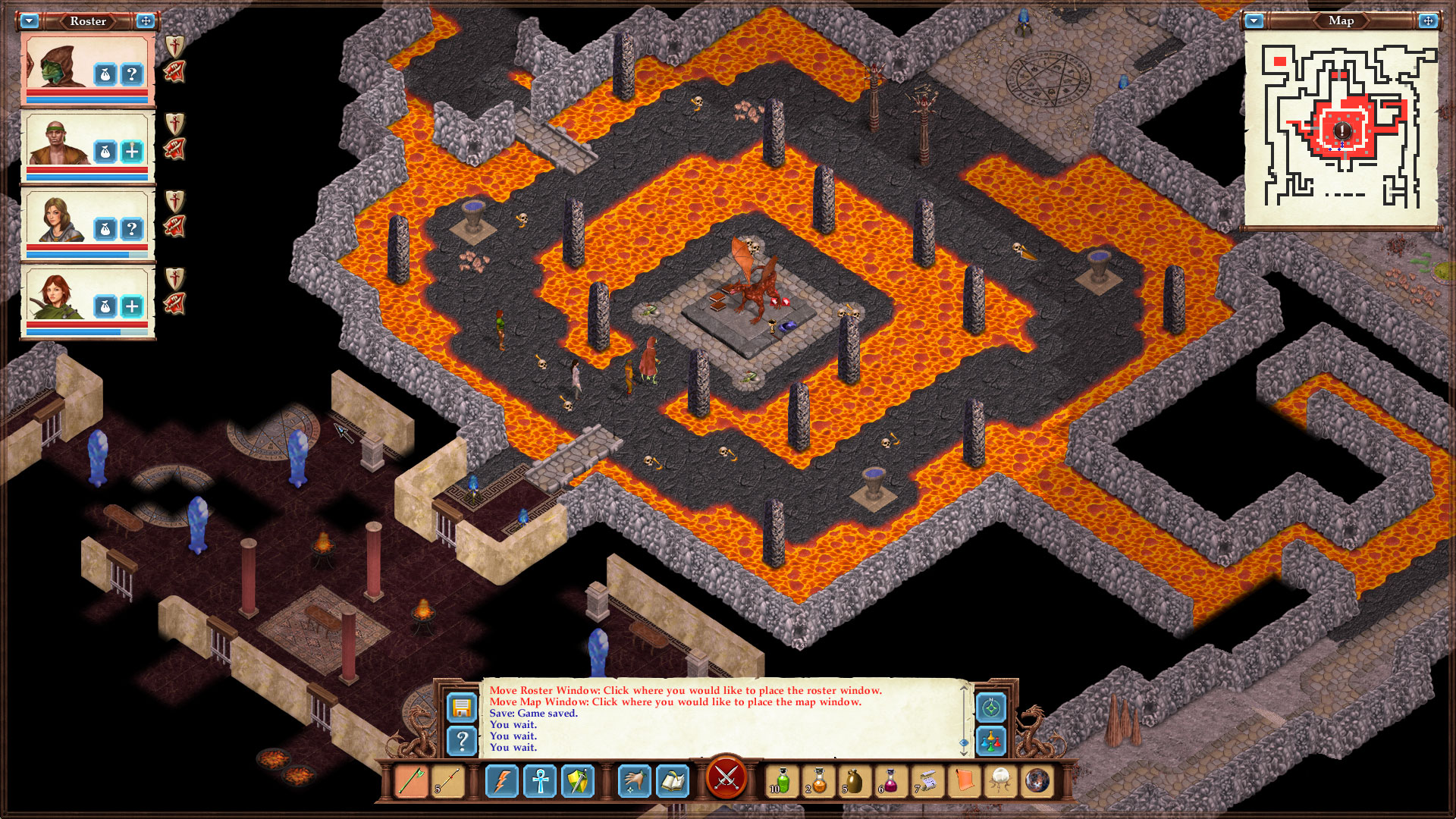Cast a priest spell using the ankh icon
This screenshot has width=1456, height=819.
540,781
